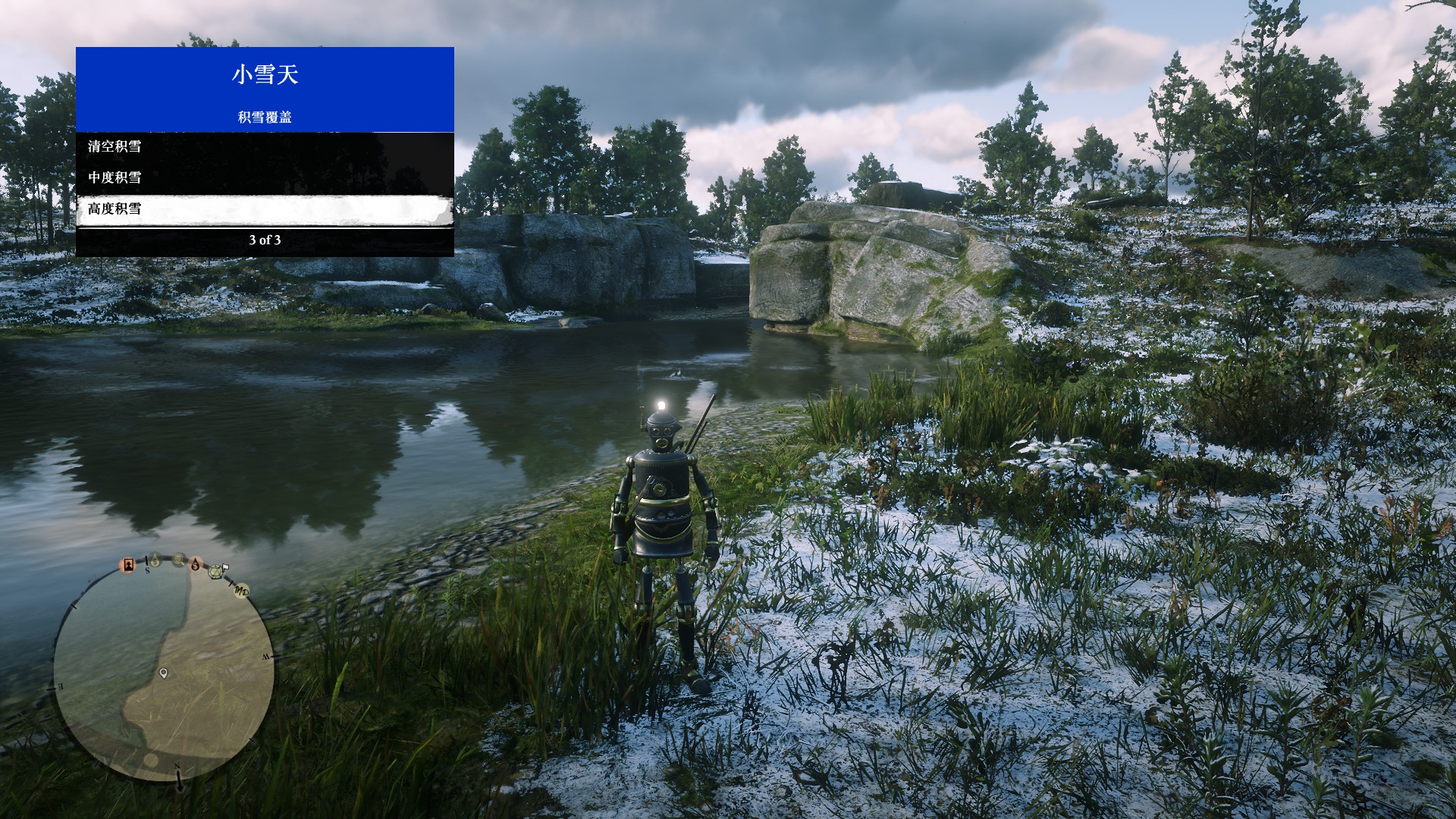
Task: Select the wanted poster marker on minimap
Action: [129, 565]
